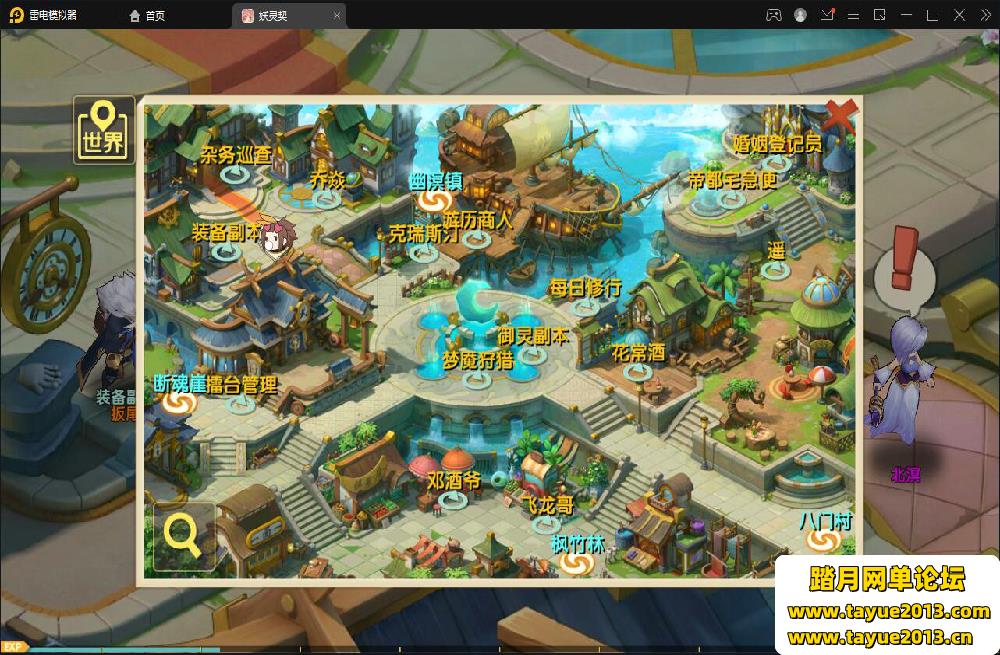Click the magnifier search button
Screen dimensions: 1000x655
(x=183, y=535)
